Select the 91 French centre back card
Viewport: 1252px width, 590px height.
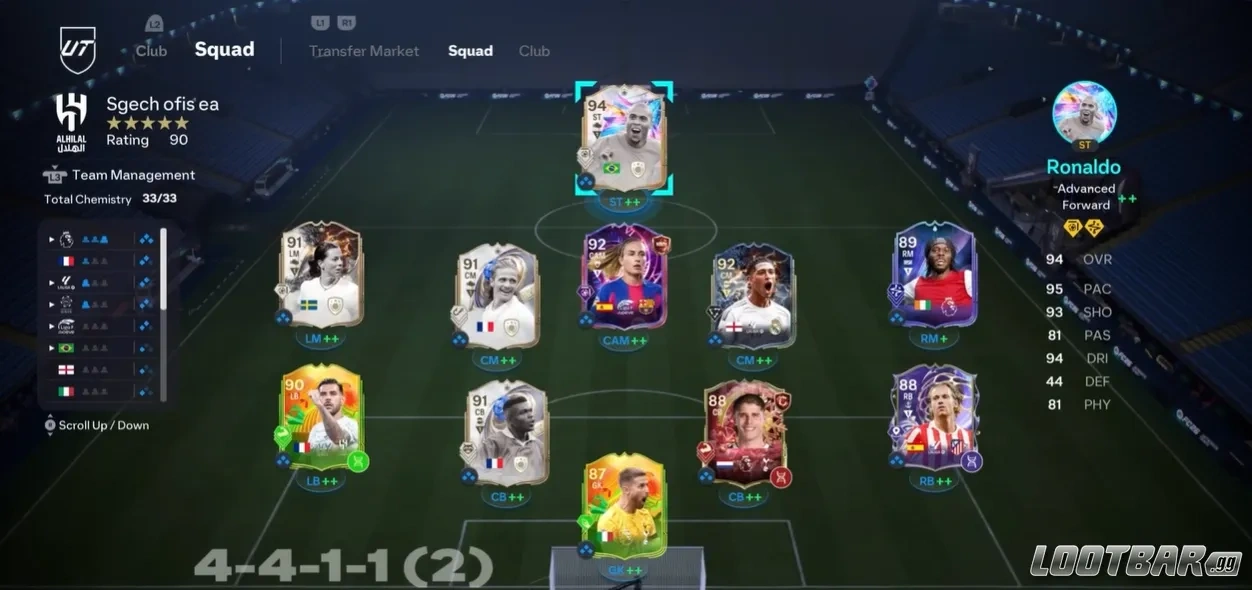507,432
